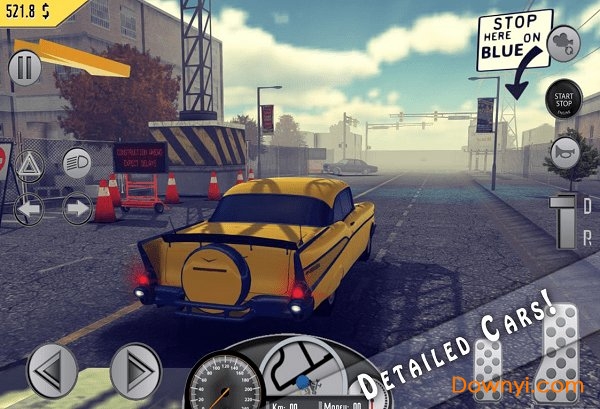Switch the camera view
This screenshot has width=600, height=409.
tap(565, 41)
